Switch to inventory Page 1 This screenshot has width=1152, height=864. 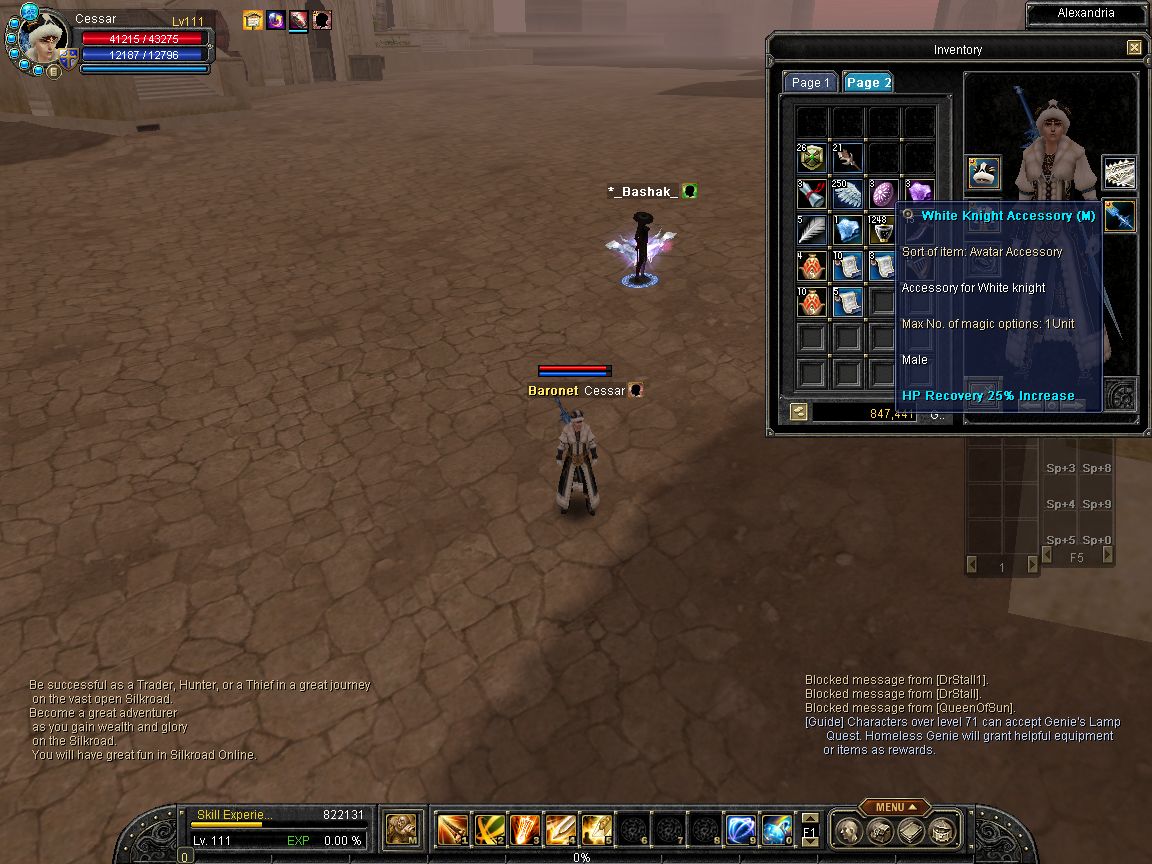click(810, 83)
